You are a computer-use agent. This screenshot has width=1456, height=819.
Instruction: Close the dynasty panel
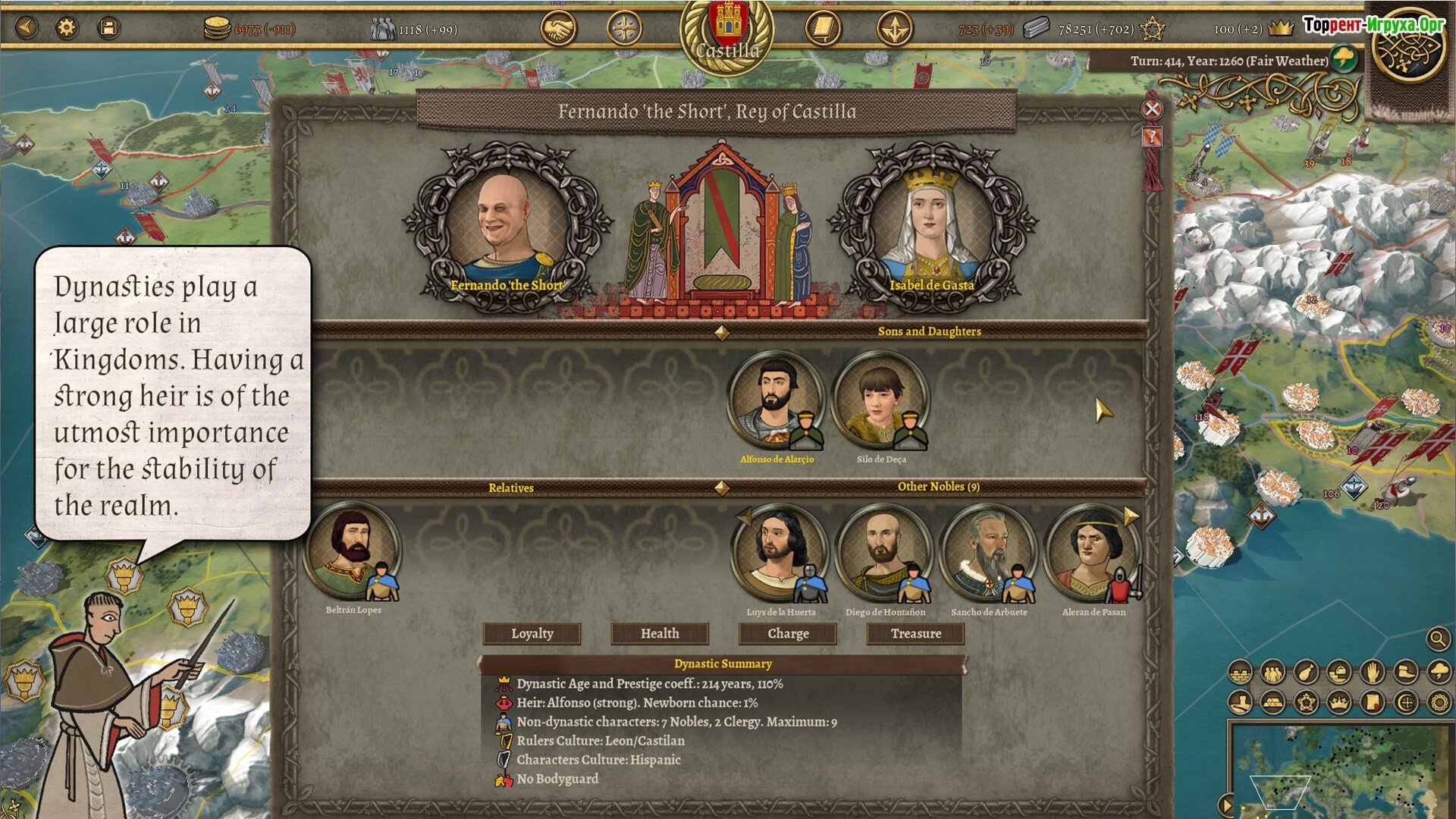click(1152, 109)
